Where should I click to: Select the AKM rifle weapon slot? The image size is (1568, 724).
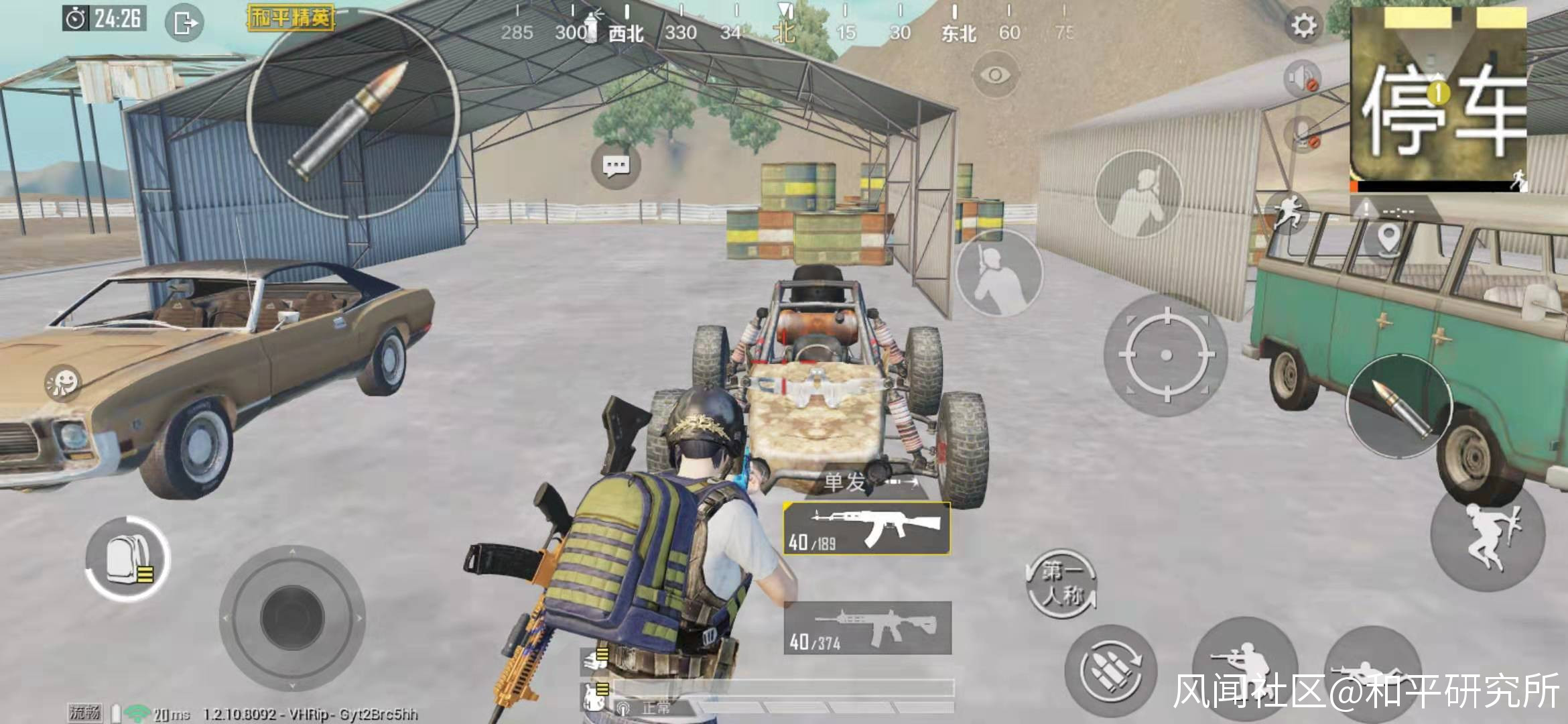click(x=867, y=529)
